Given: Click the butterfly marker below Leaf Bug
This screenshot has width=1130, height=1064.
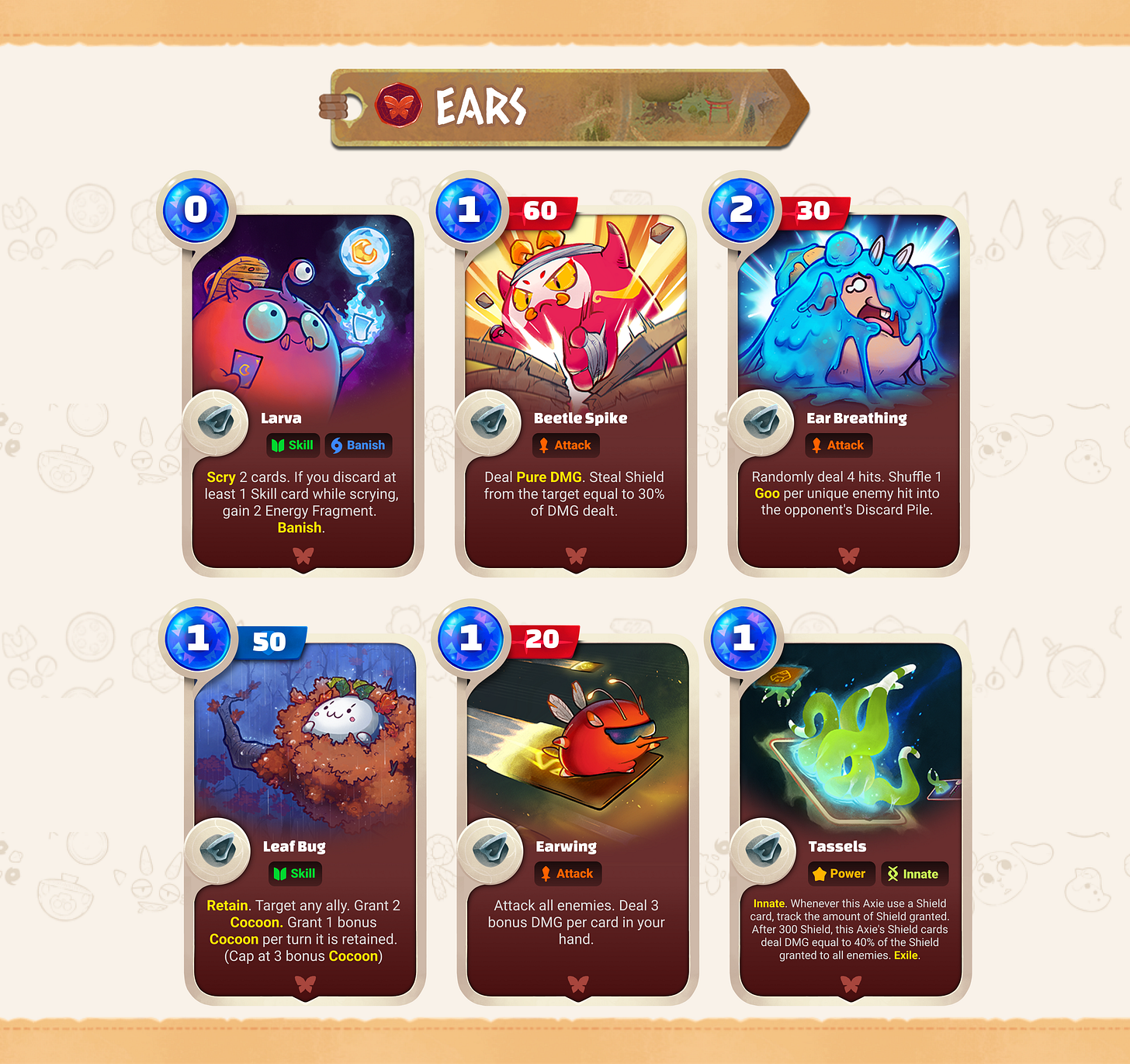Looking at the screenshot, I should (x=306, y=984).
